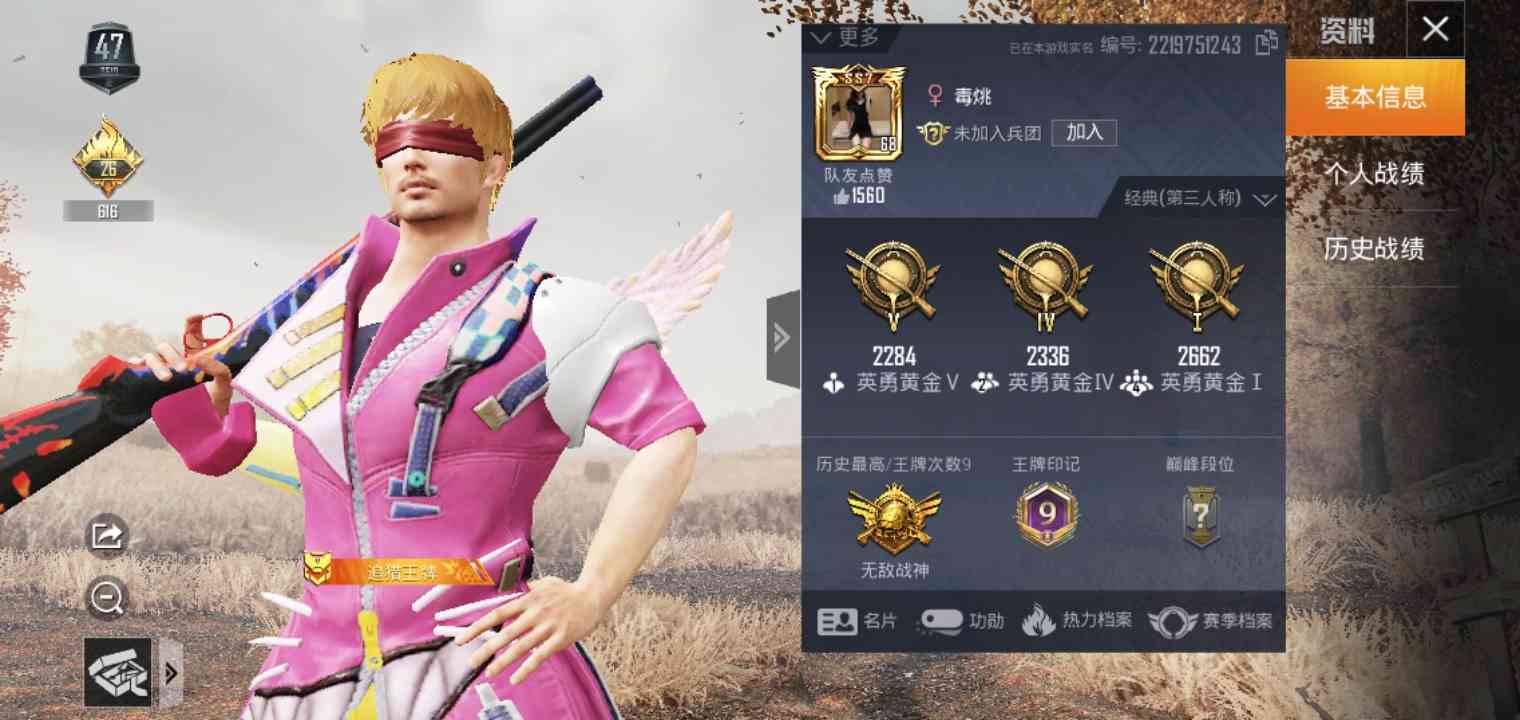Click 加入 to join a corps
Screen dimensions: 1520x720
[x=1083, y=133]
